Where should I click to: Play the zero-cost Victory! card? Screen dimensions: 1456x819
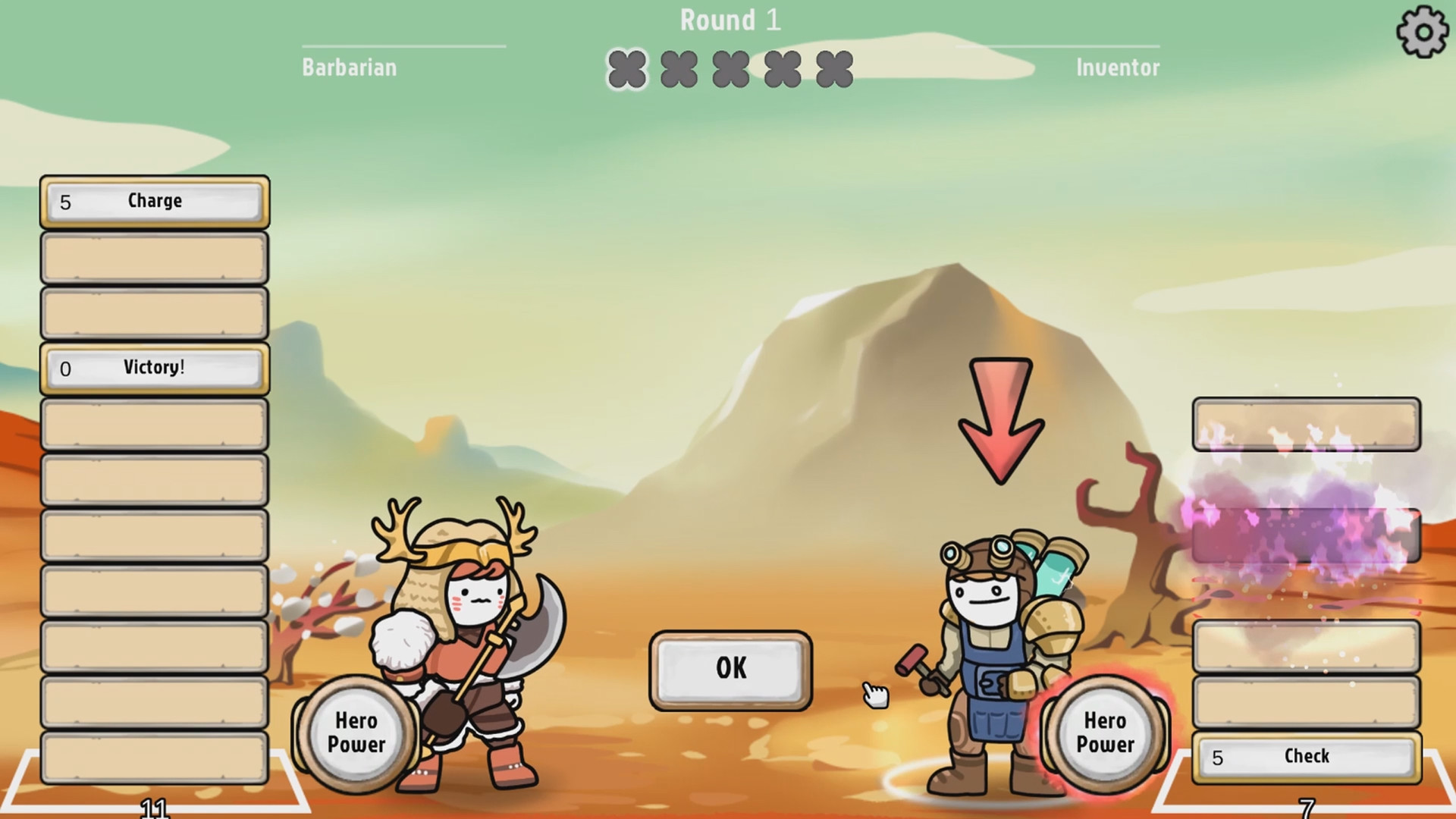[154, 368]
